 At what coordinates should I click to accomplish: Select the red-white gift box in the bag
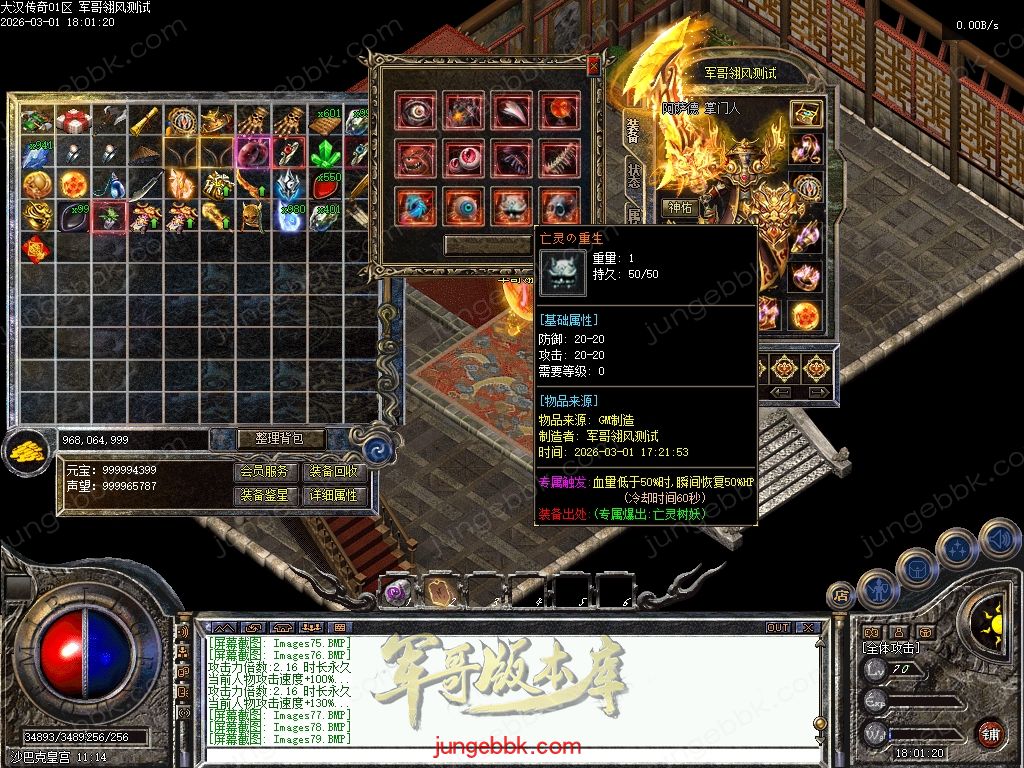point(72,121)
